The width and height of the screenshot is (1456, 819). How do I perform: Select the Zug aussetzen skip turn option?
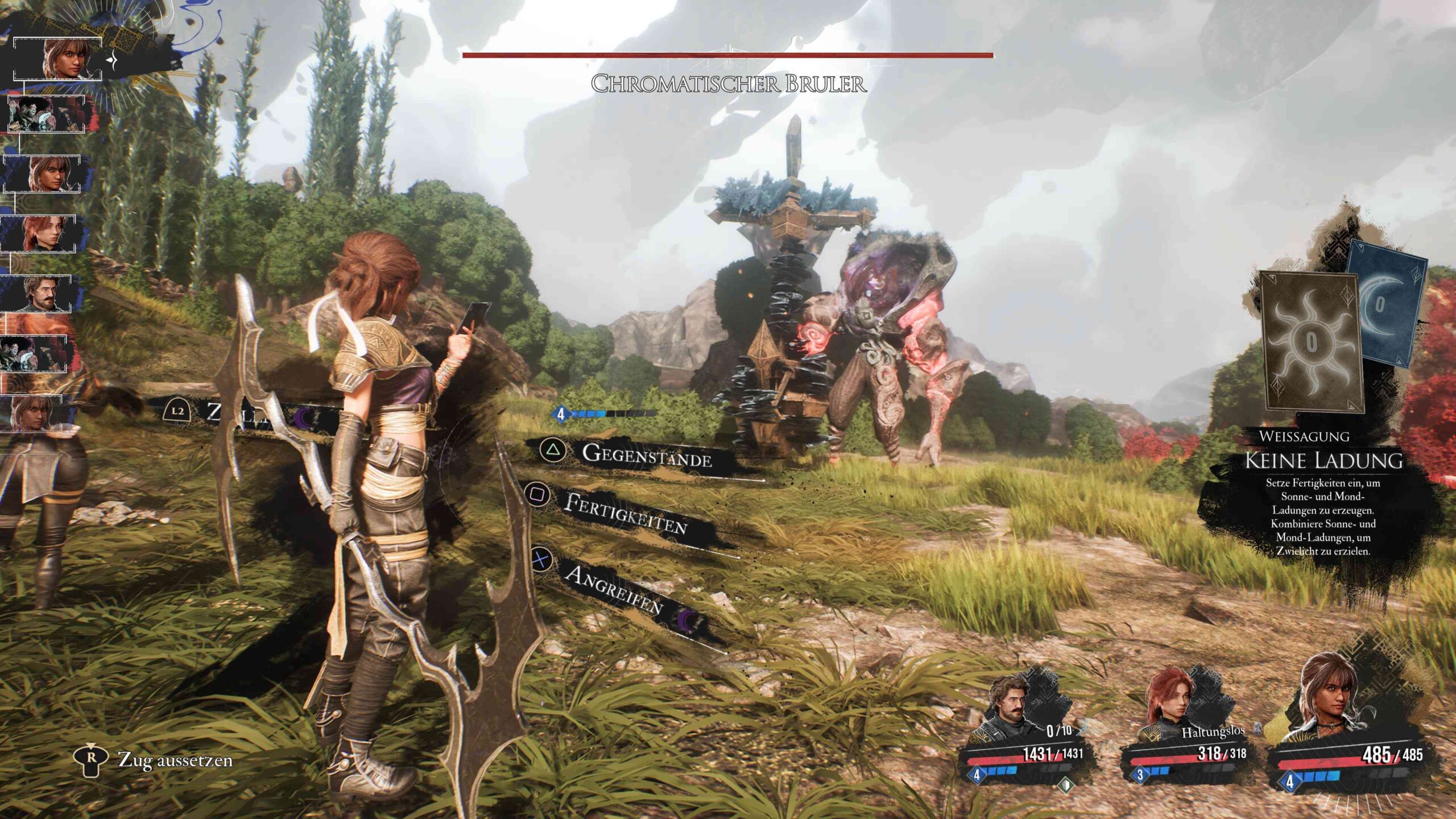175,760
